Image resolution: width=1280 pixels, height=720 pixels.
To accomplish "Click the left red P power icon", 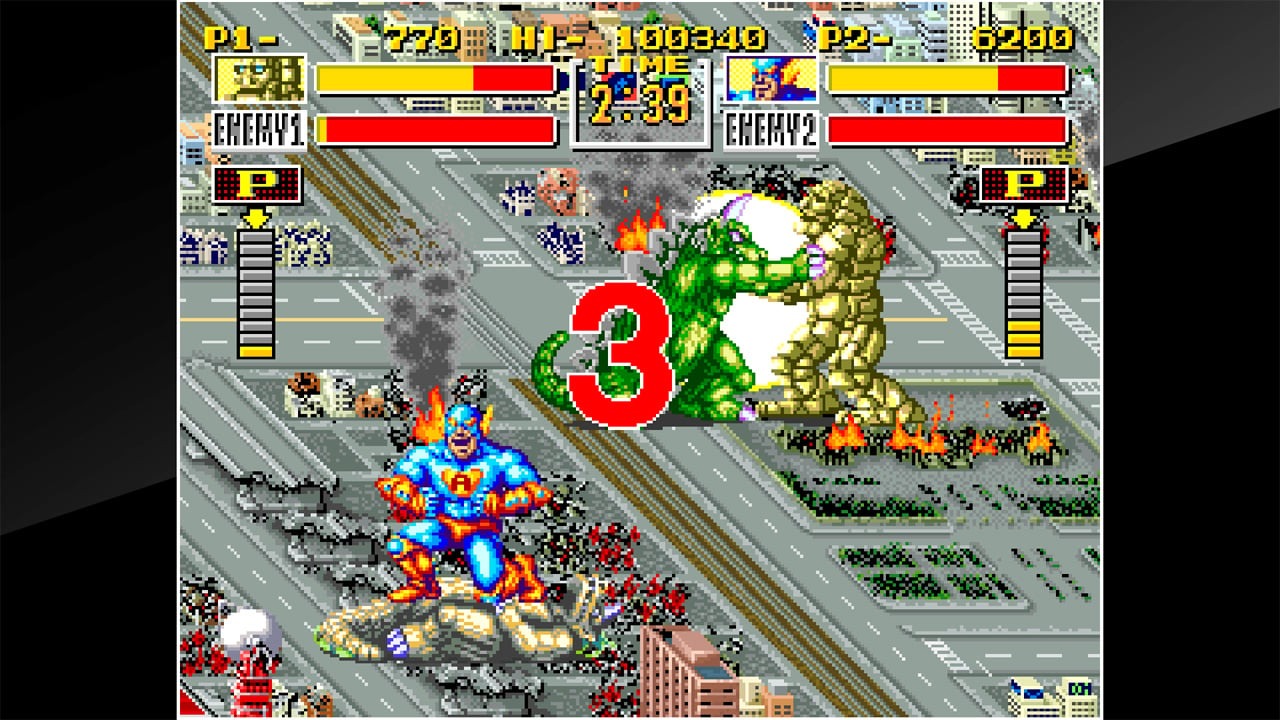I will point(258,185).
